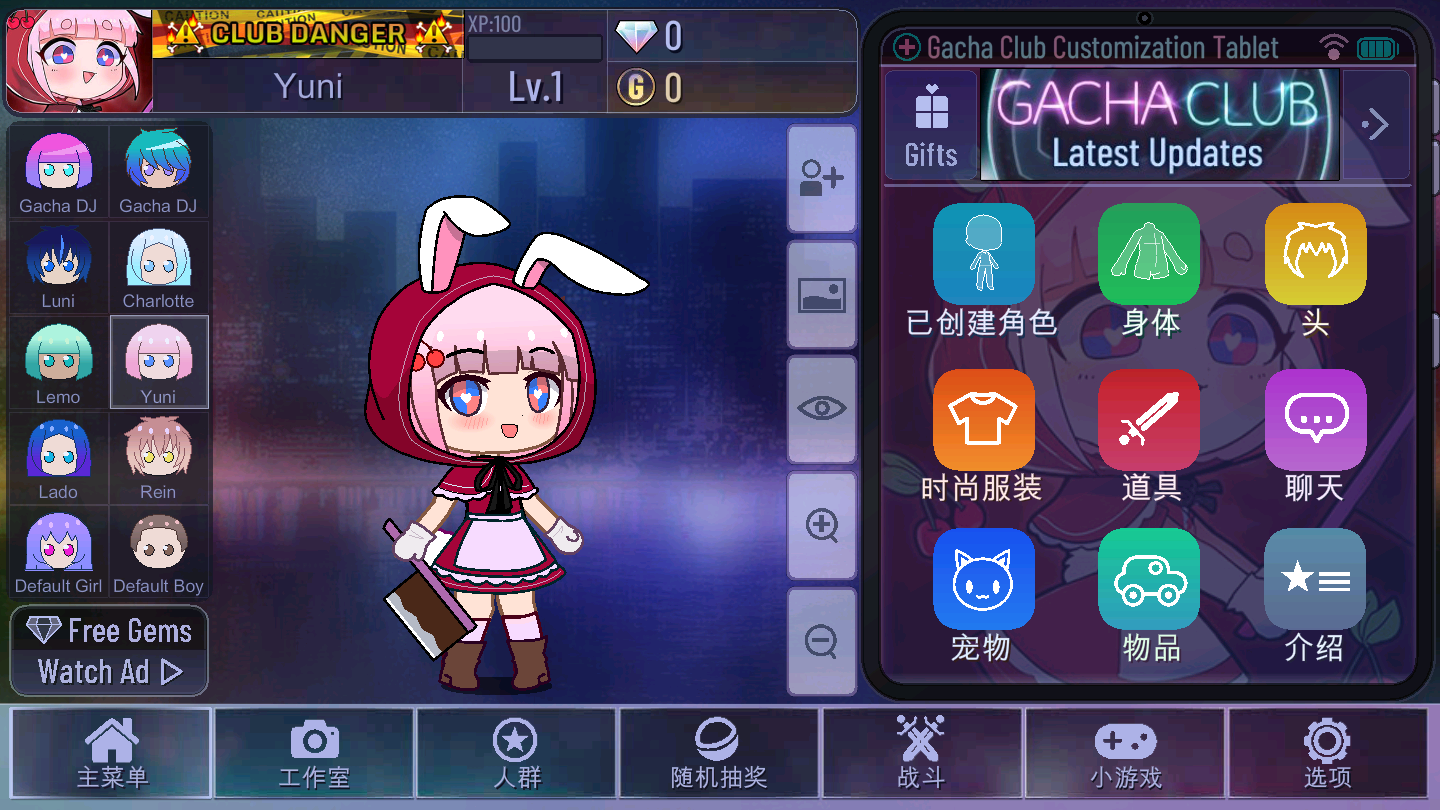This screenshot has height=810, width=1440.
Task: Select the 宠物 pets cat icon
Action: [x=983, y=578]
